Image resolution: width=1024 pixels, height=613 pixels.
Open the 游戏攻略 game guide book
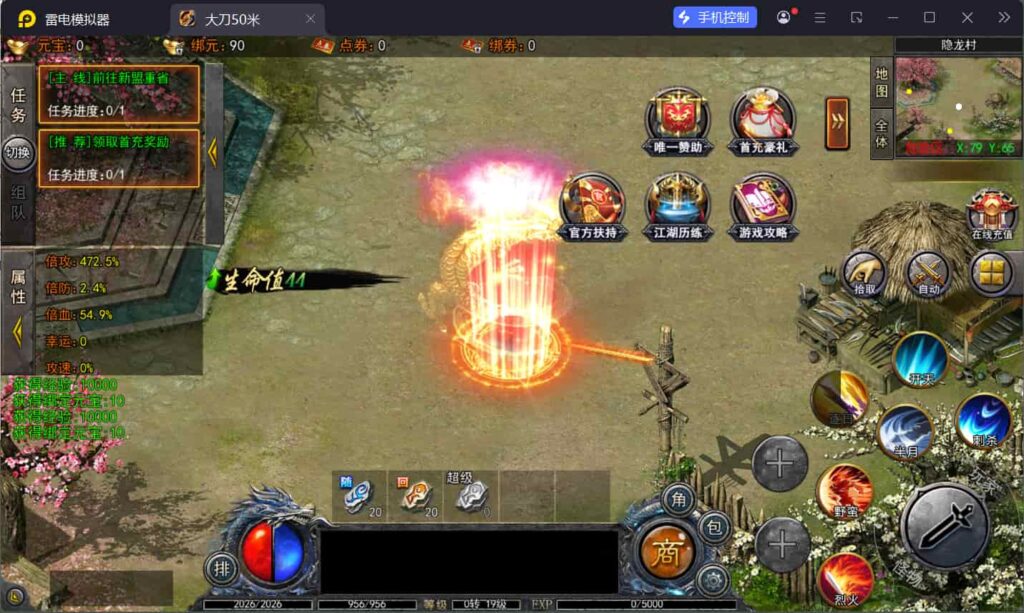(762, 203)
